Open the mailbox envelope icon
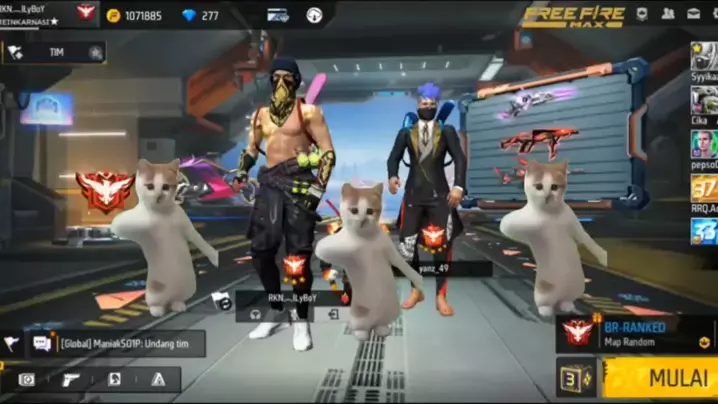This screenshot has width=718, height=404. click(x=692, y=14)
